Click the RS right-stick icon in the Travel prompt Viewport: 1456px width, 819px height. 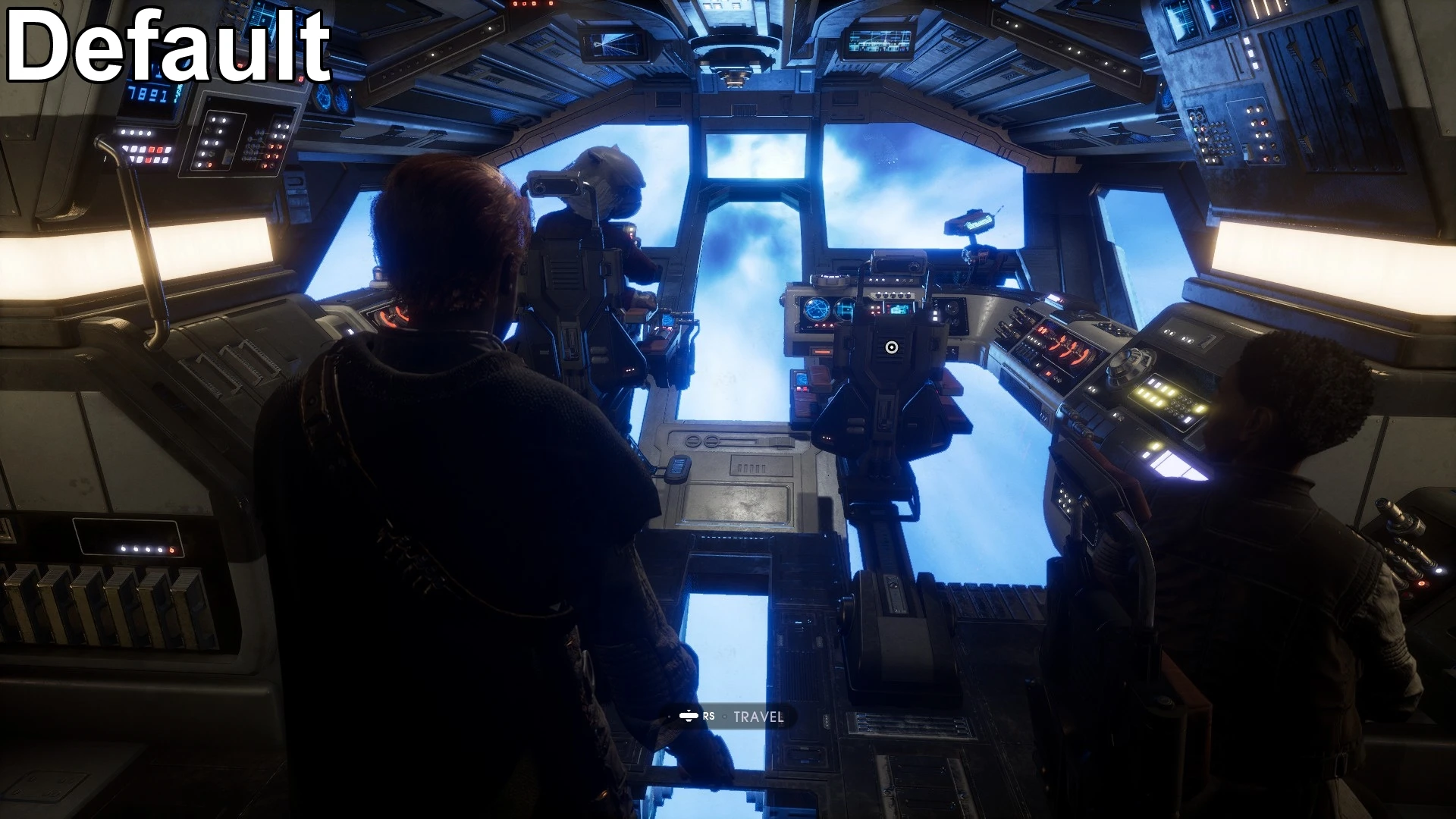point(688,715)
